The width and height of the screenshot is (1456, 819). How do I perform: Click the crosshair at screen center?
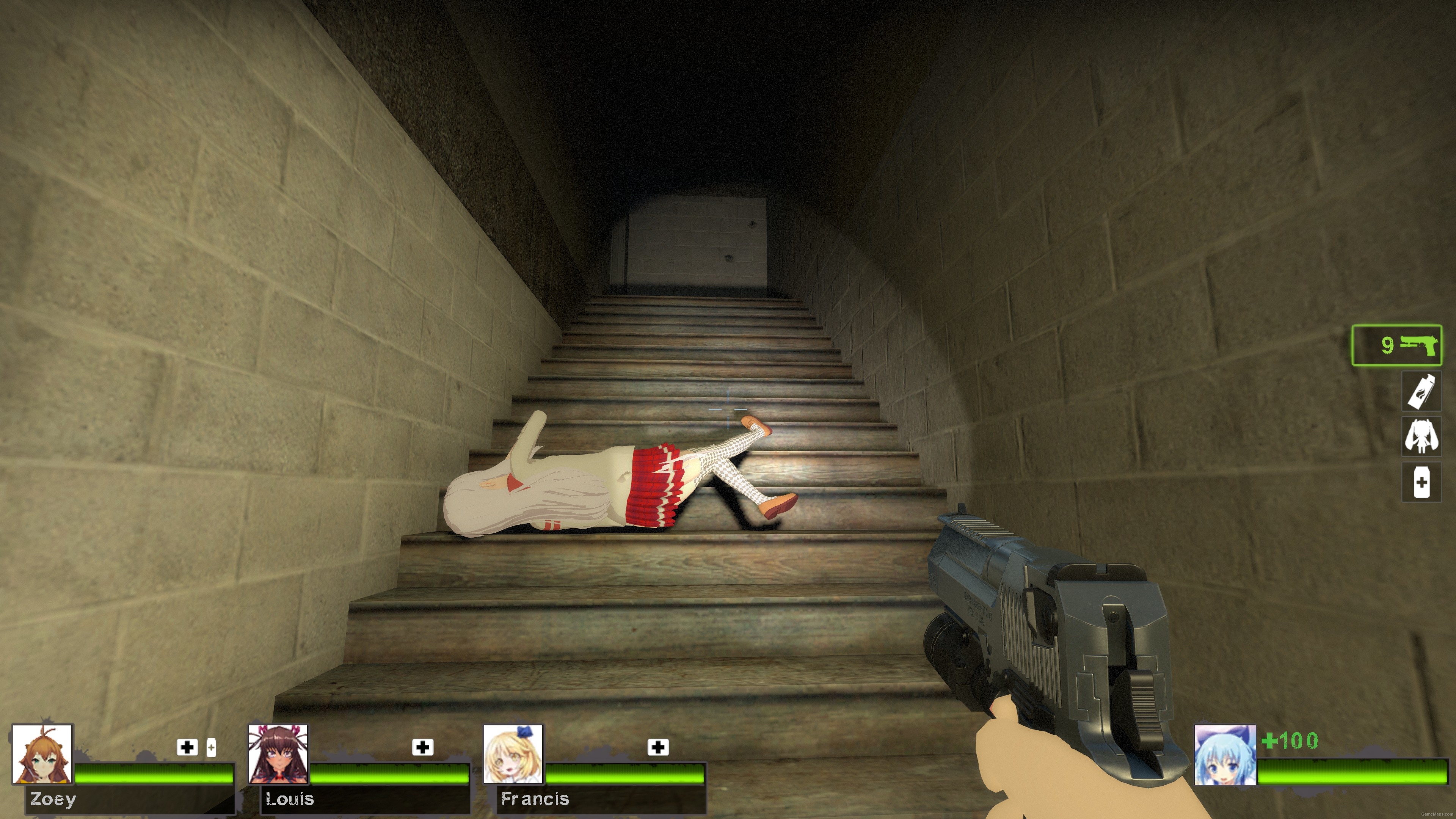click(x=728, y=409)
